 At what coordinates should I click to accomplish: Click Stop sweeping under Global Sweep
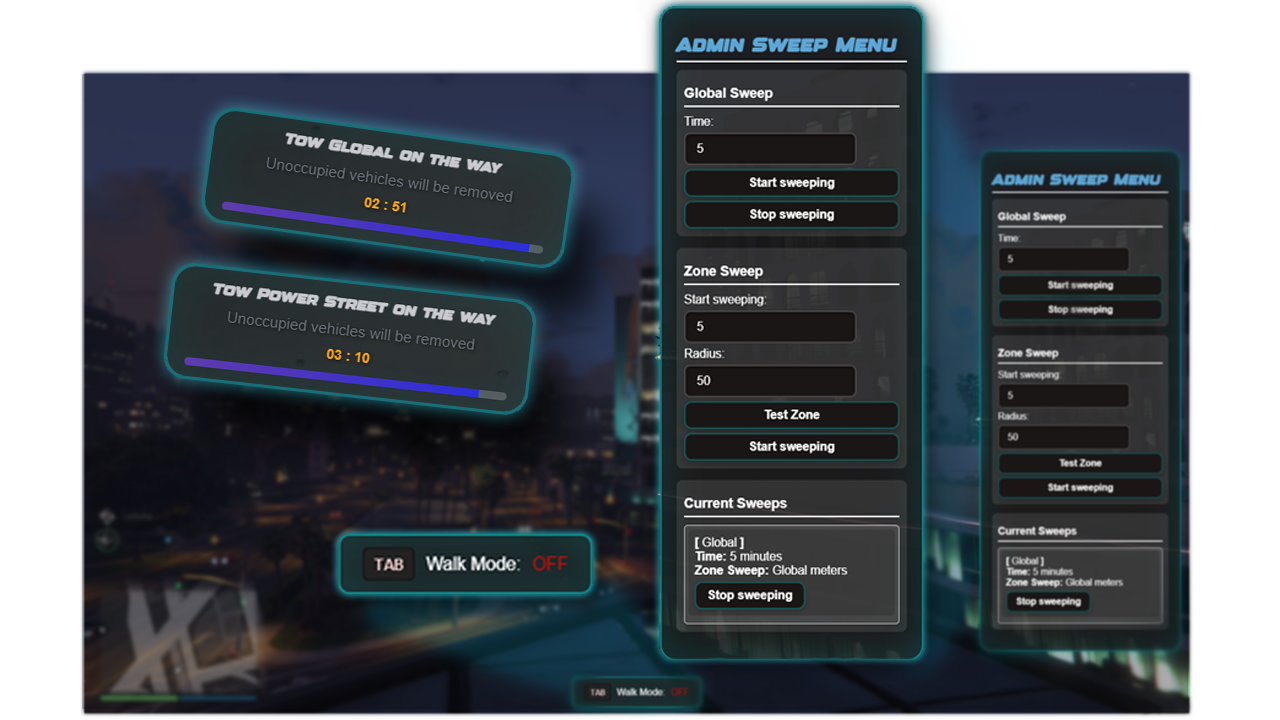[790, 214]
